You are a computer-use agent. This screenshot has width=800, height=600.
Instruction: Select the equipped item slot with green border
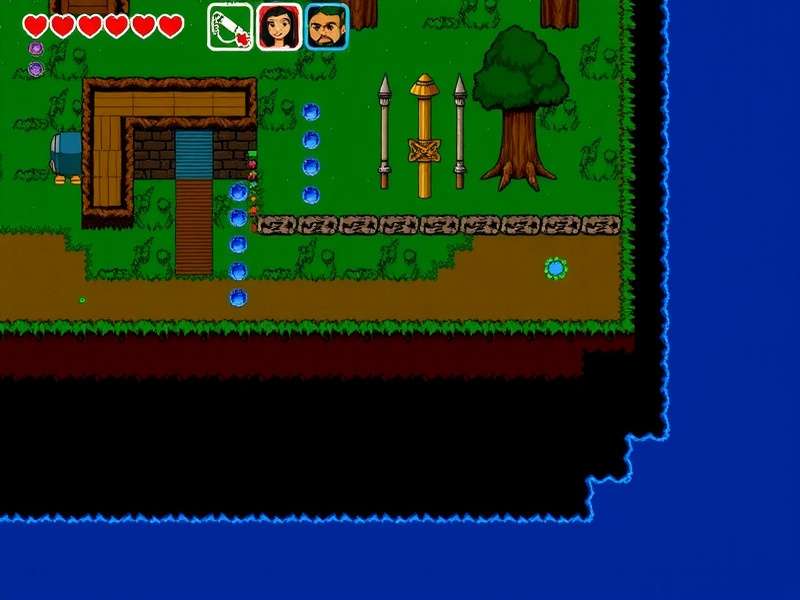point(229,26)
